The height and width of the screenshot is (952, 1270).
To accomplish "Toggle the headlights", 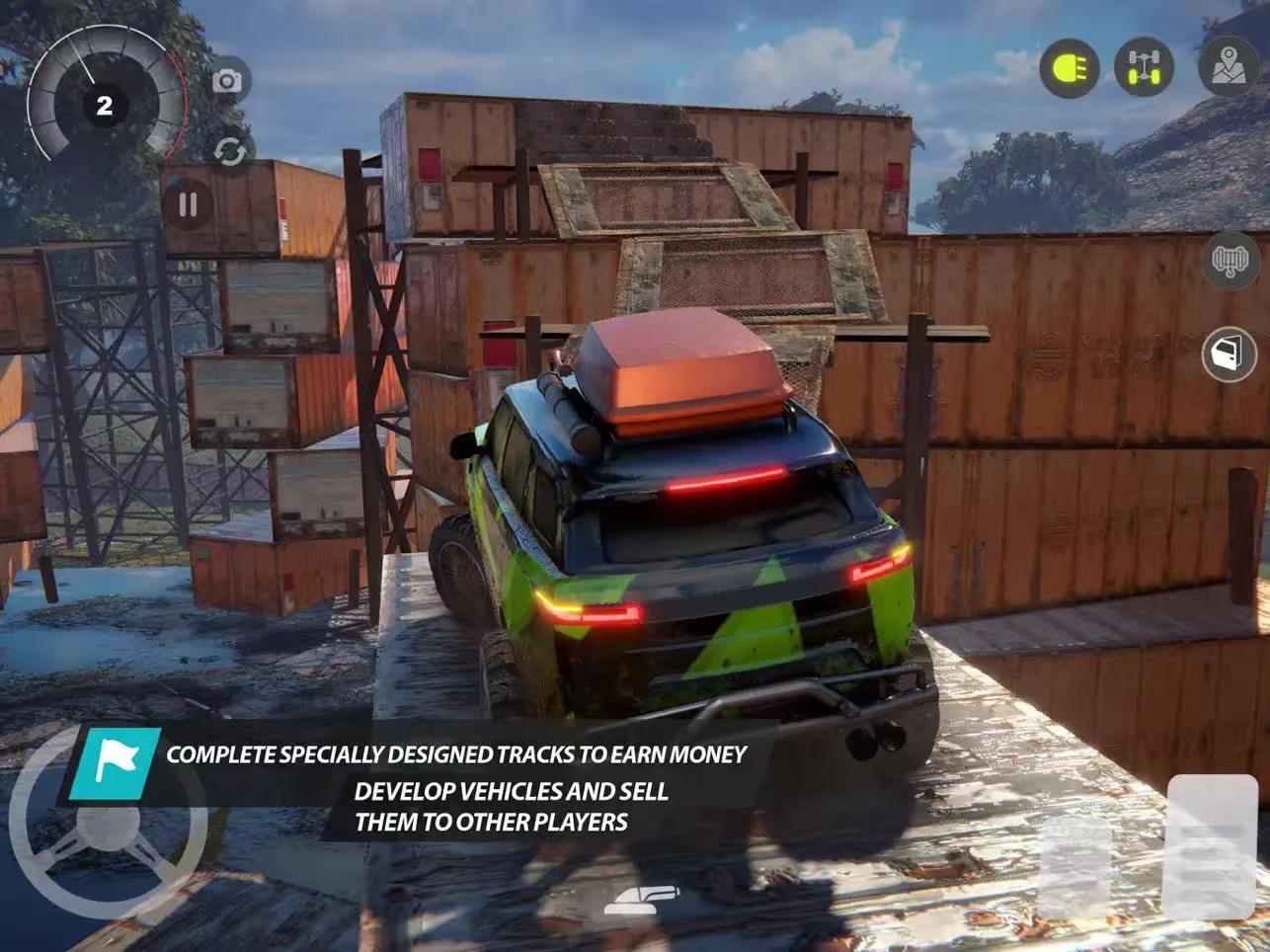I will 1070,68.
